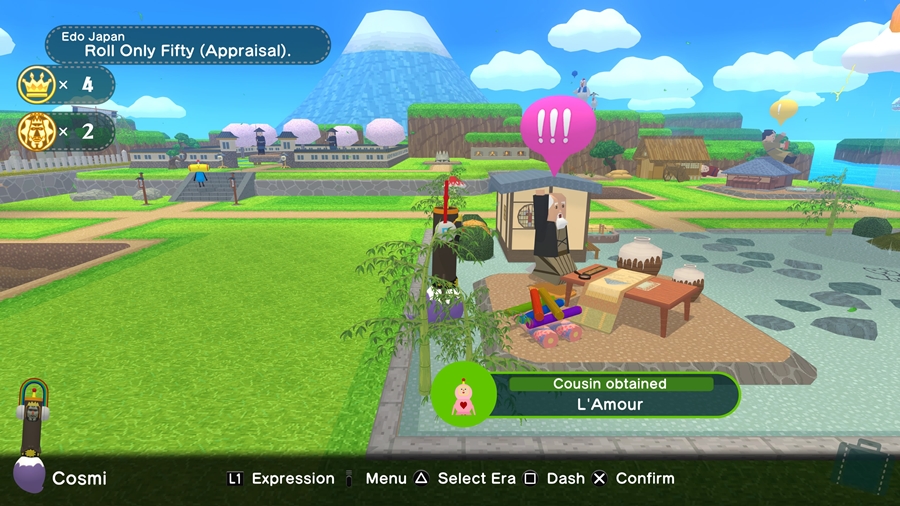Select the Cosmi character label
The width and height of the screenshot is (900, 506).
point(79,479)
